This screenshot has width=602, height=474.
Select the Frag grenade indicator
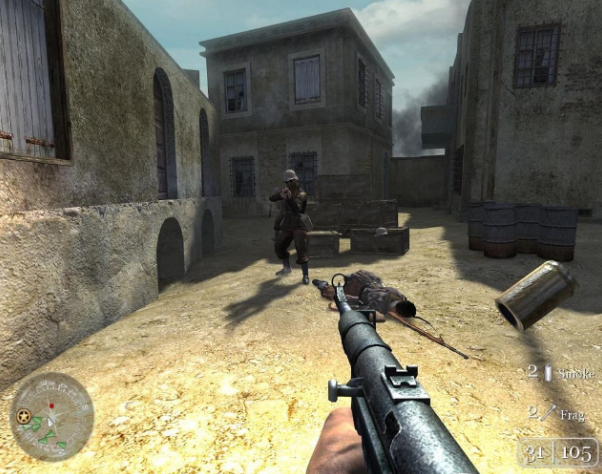pyautogui.click(x=562, y=410)
